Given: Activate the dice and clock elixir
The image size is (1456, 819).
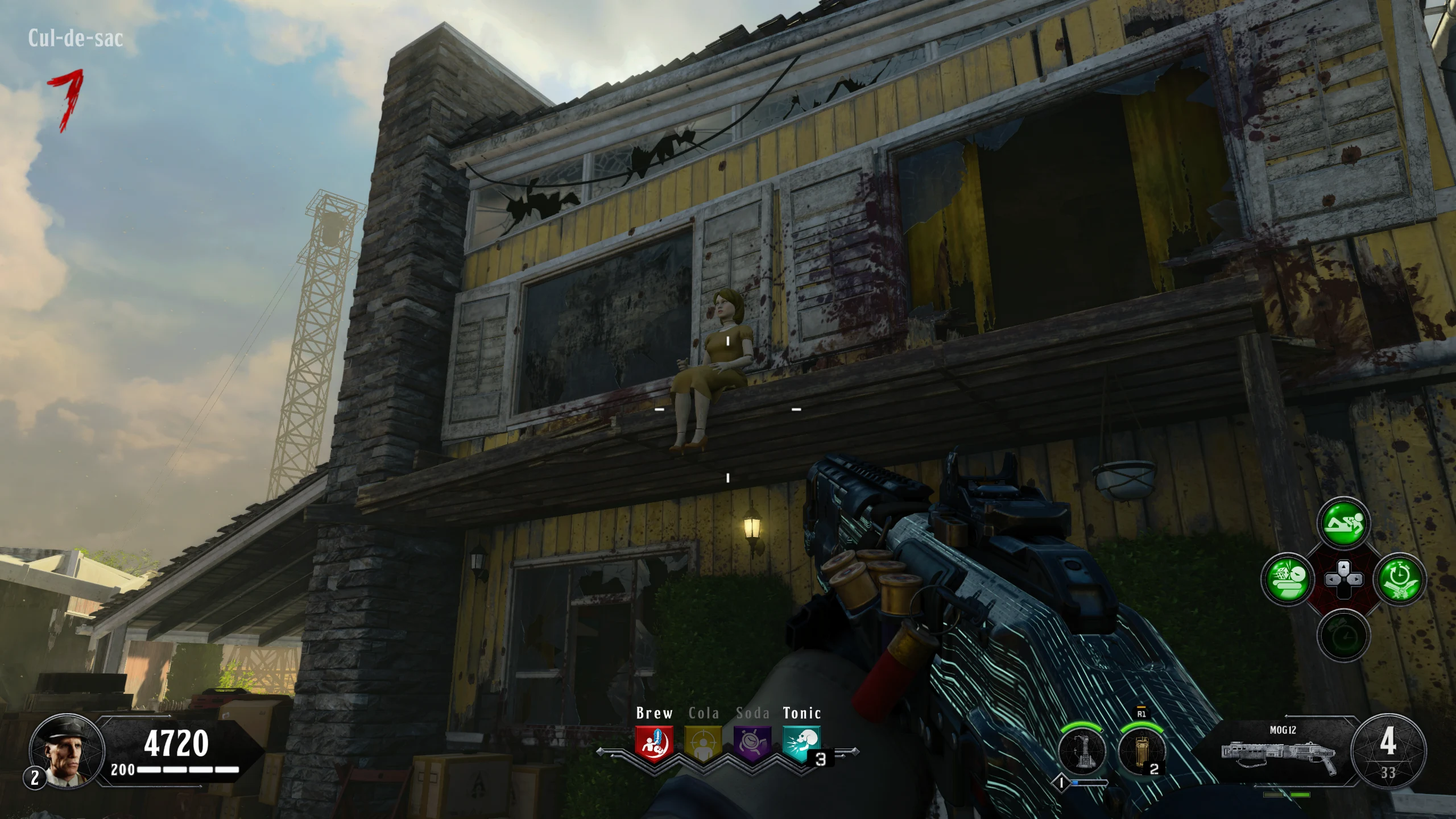Looking at the screenshot, I should tap(1287, 580).
